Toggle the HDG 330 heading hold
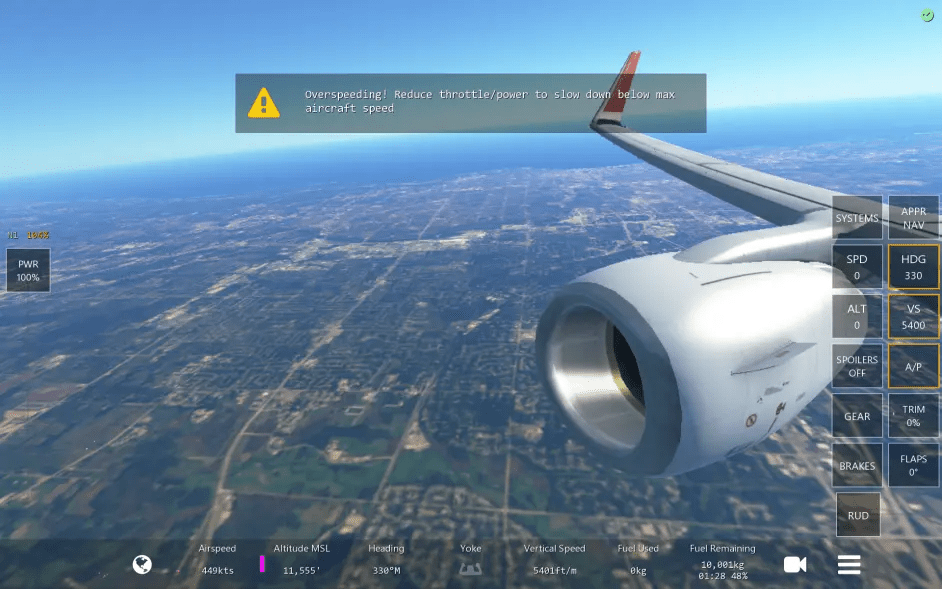942x589 pixels. tap(914, 267)
